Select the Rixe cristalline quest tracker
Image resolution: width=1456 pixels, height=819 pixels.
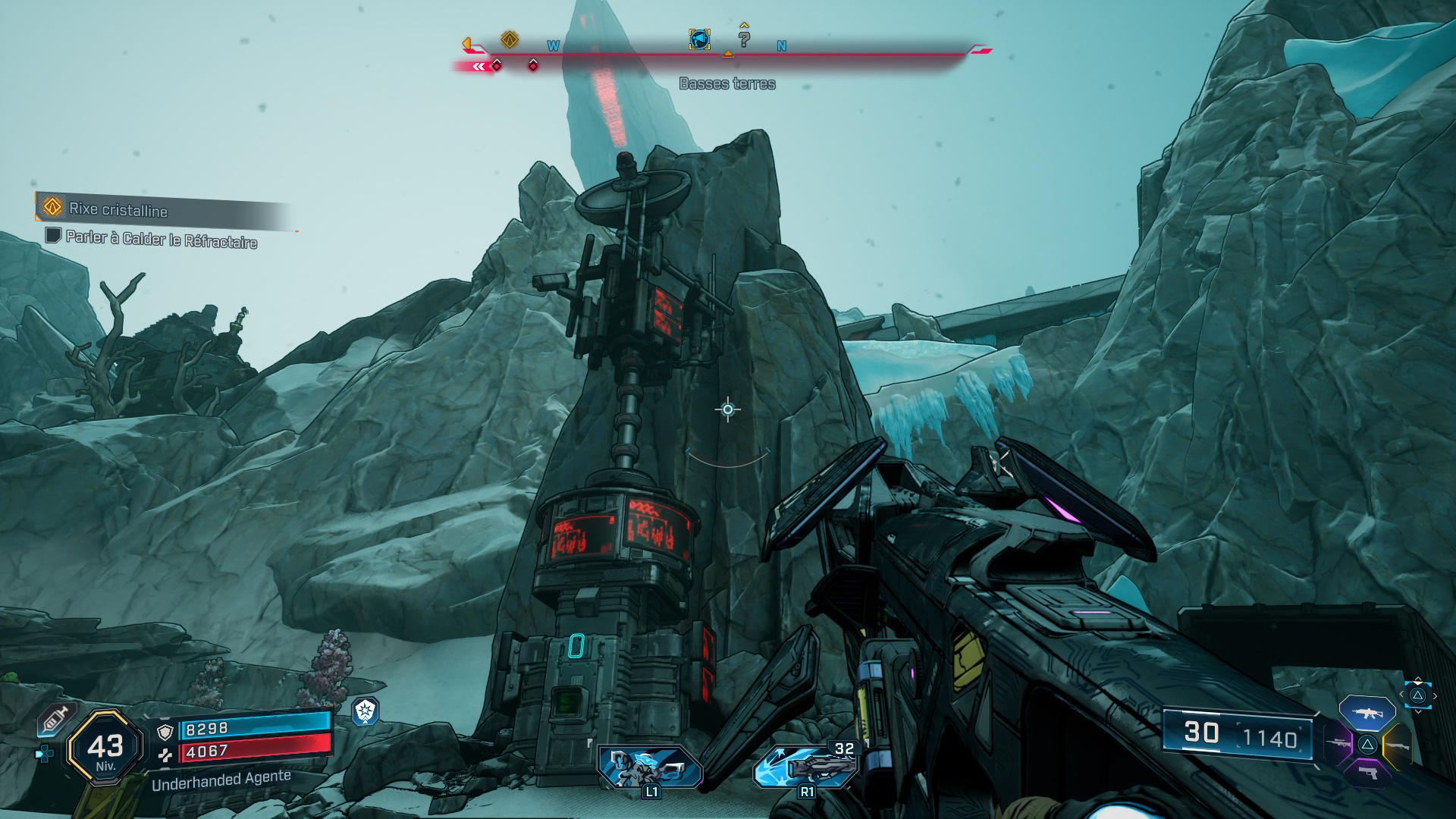[118, 209]
